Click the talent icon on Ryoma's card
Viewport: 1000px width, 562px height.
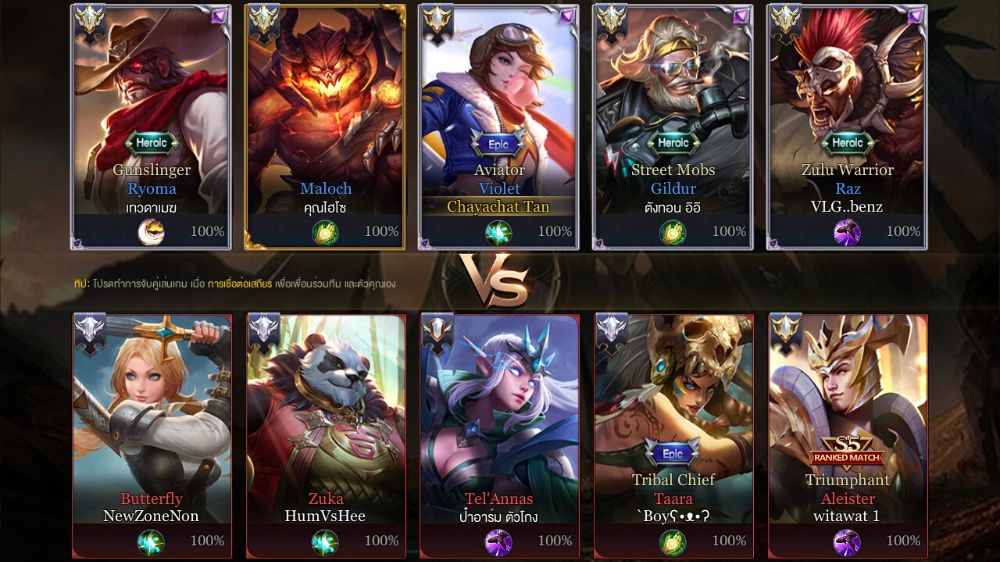pos(151,233)
